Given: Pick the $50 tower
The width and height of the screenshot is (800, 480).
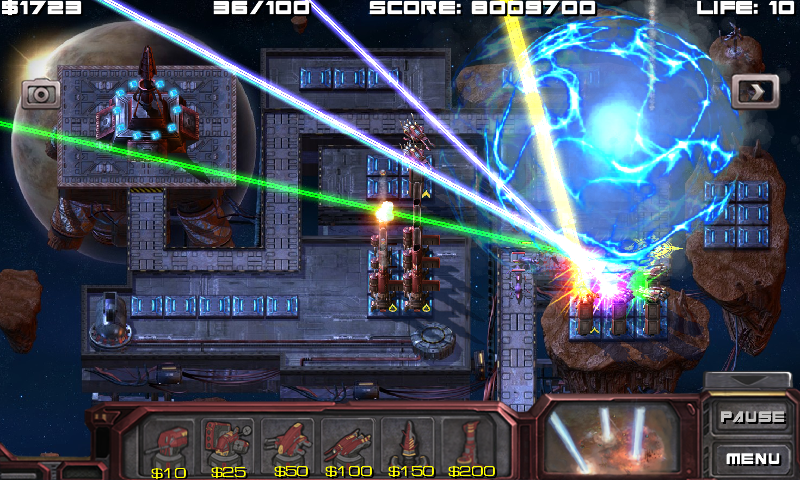Looking at the screenshot, I should (290, 442).
